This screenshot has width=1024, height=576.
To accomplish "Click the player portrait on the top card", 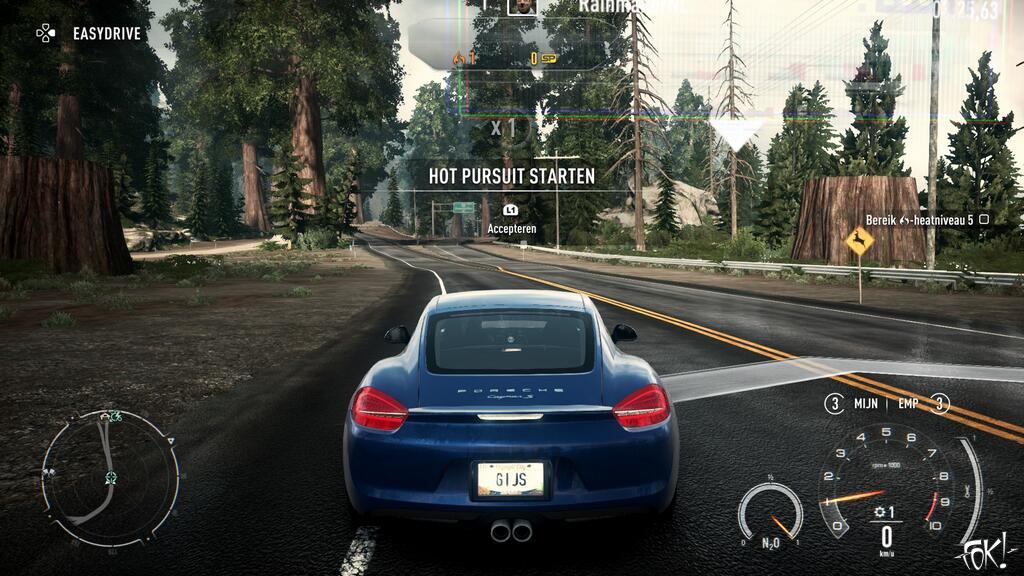I will (521, 6).
